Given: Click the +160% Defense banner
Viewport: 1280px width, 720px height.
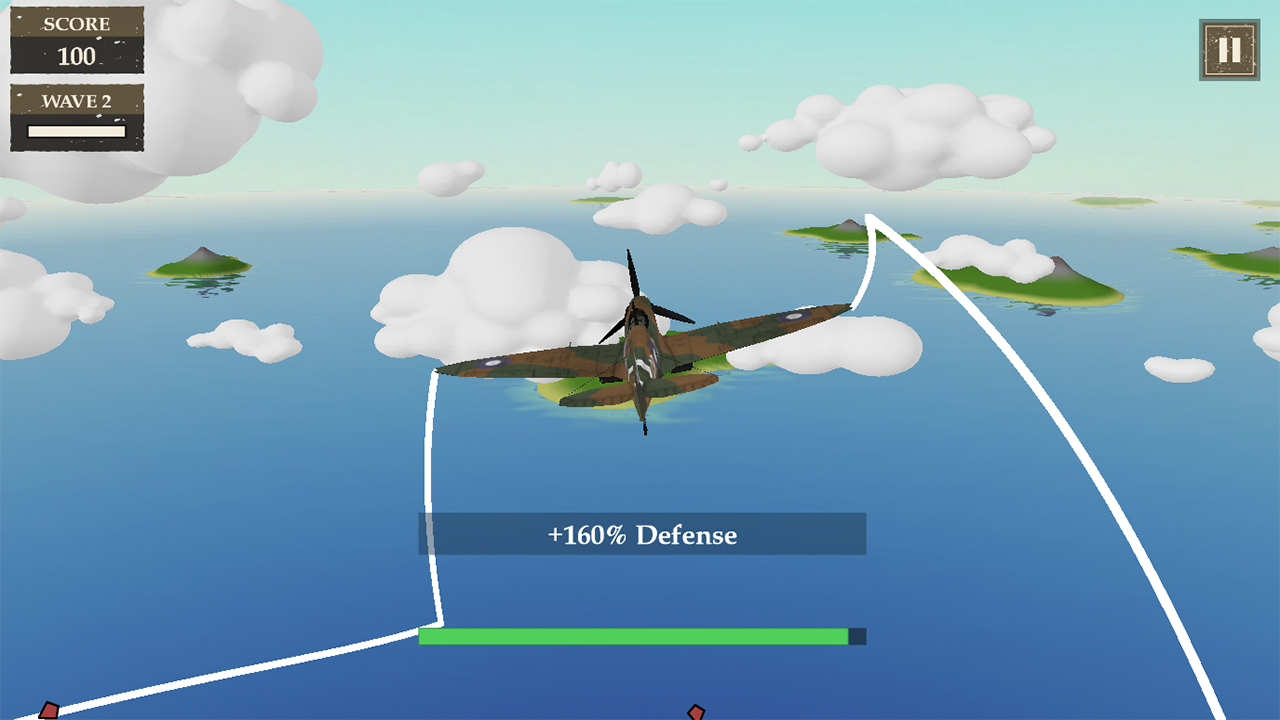Looking at the screenshot, I should tap(640, 534).
